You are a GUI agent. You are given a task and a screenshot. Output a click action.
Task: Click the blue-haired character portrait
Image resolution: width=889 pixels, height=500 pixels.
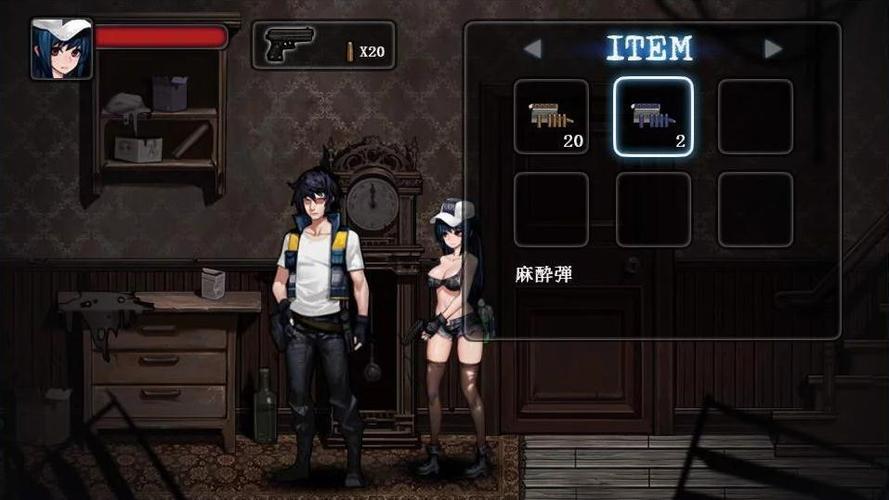tap(62, 48)
